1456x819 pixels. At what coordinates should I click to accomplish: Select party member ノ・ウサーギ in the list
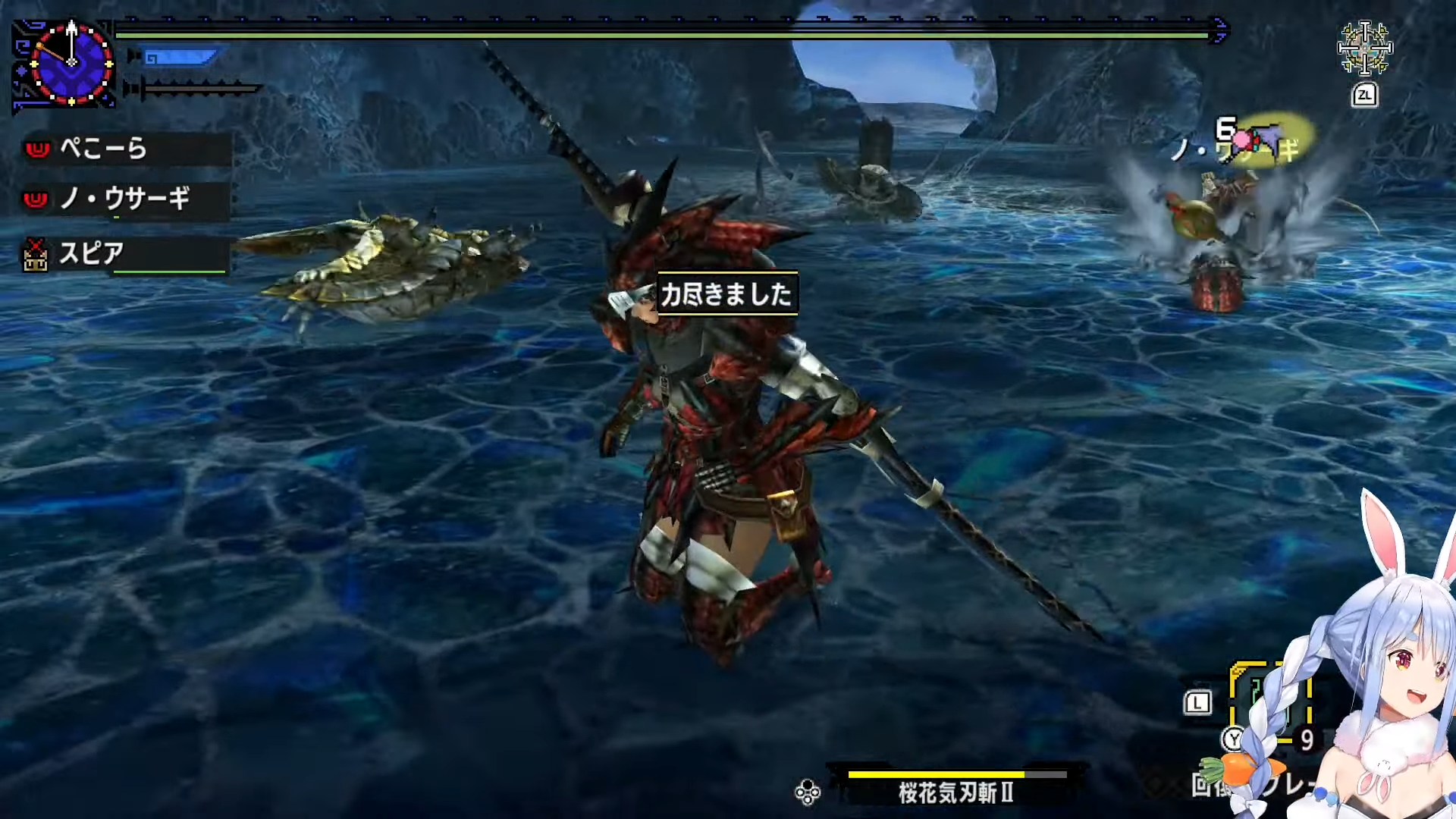pyautogui.click(x=125, y=199)
